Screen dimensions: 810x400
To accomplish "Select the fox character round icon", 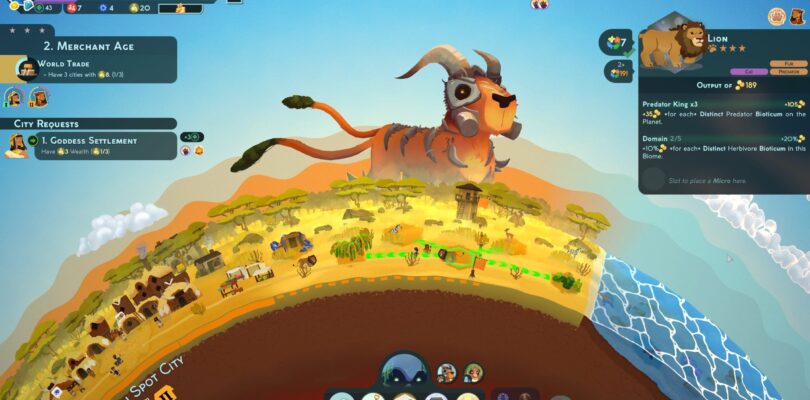I will (x=446, y=373).
